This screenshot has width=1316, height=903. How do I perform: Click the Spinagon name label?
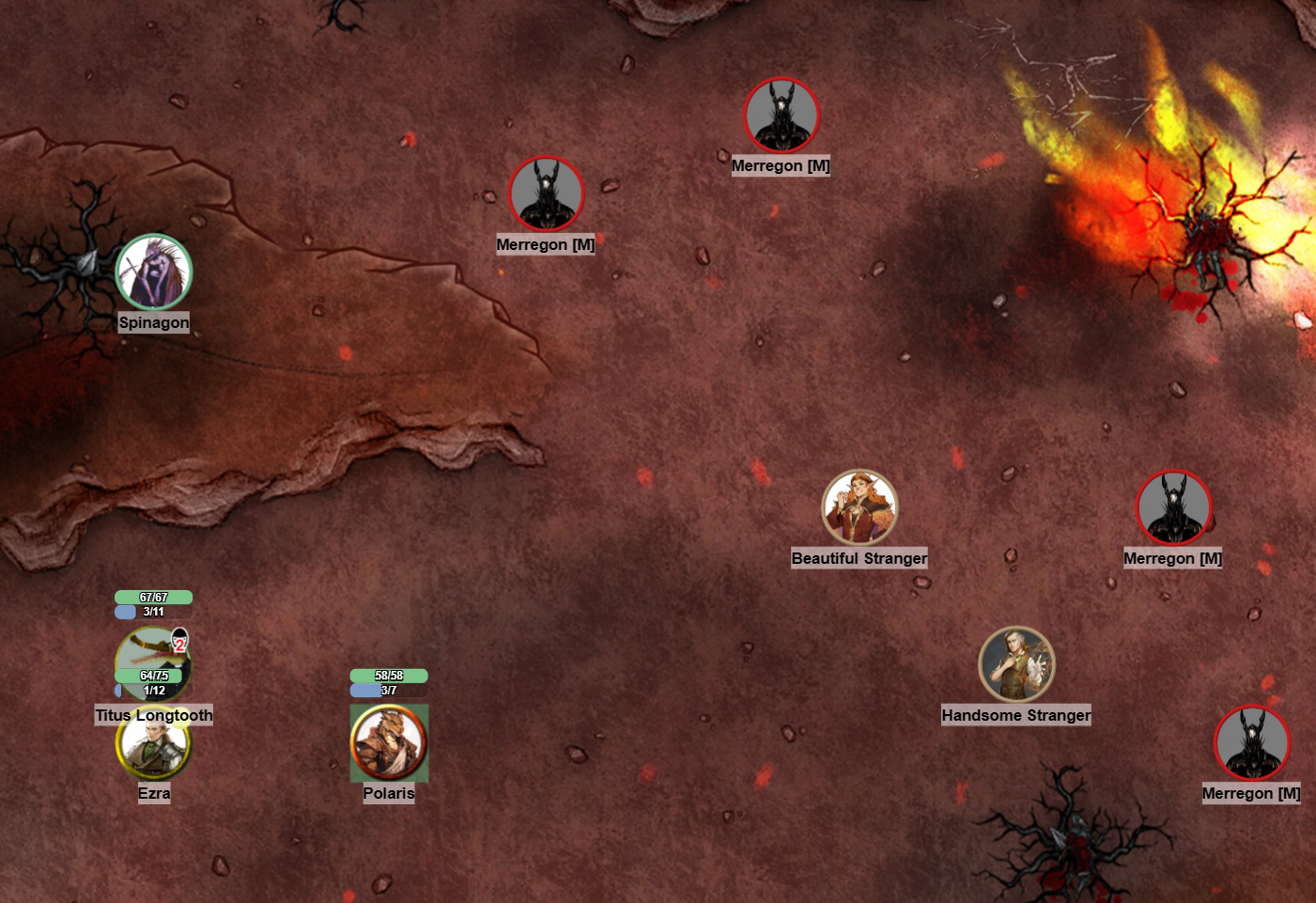154,322
